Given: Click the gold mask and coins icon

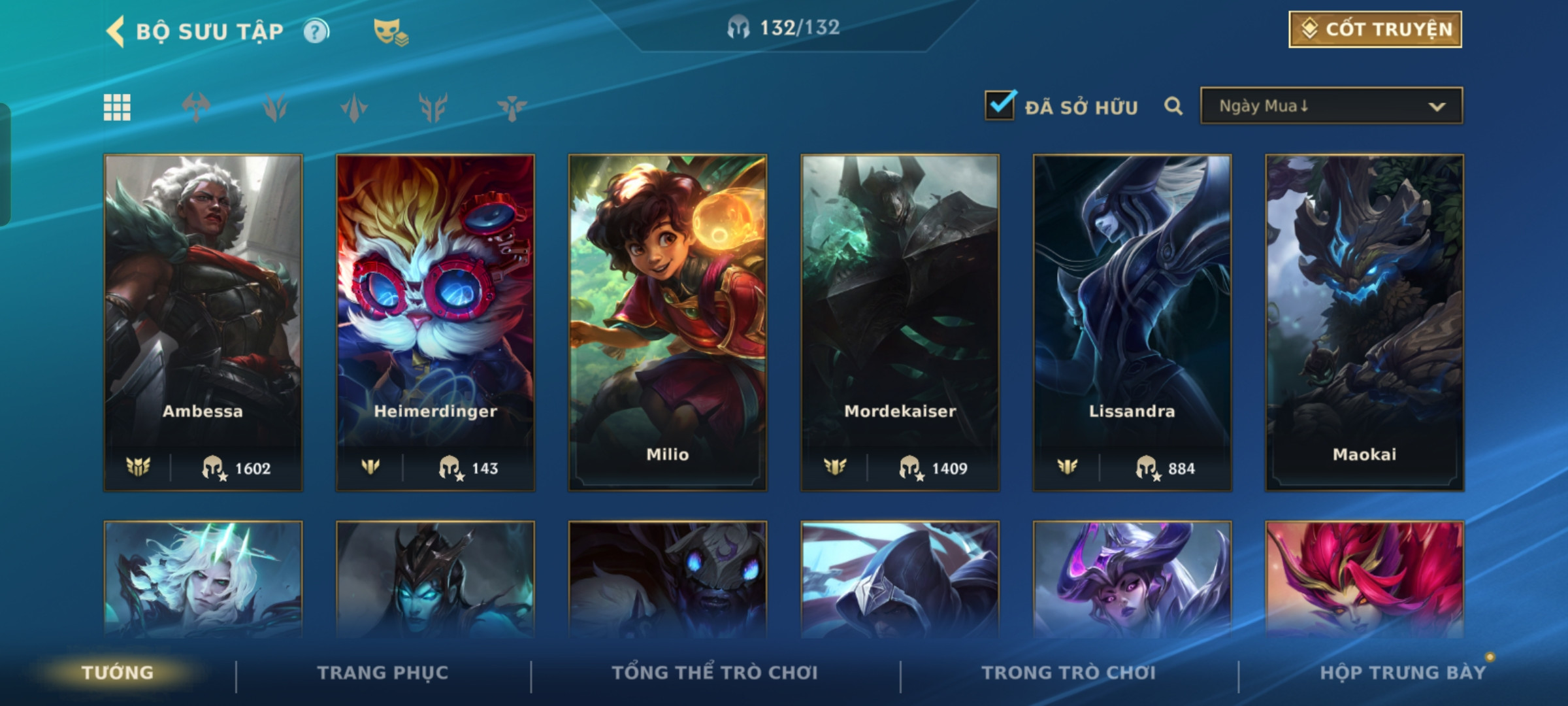Looking at the screenshot, I should 390,31.
